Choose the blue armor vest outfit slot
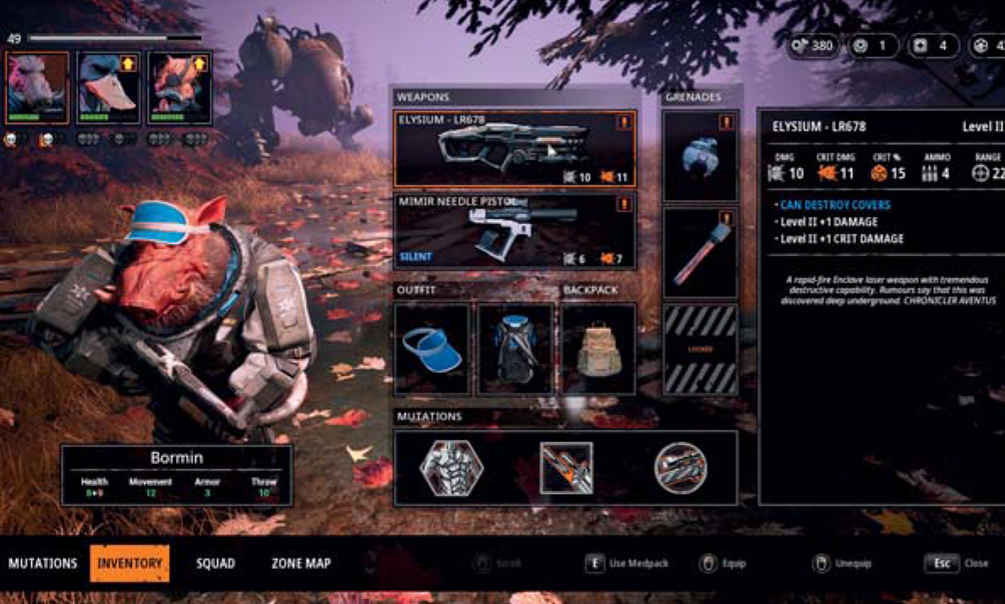The height and width of the screenshot is (604, 1005). (515, 349)
